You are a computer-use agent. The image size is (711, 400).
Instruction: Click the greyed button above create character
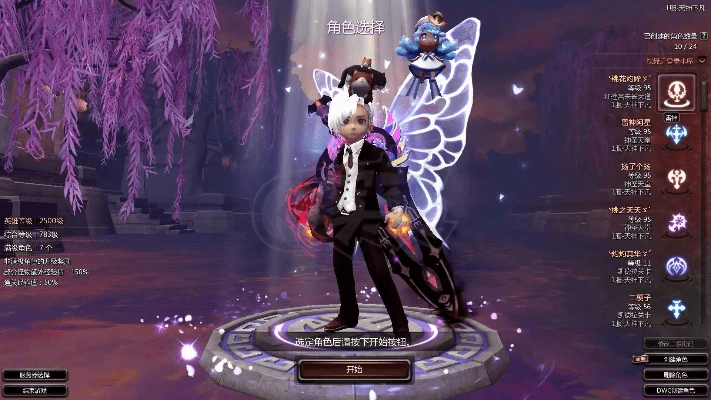[674, 343]
